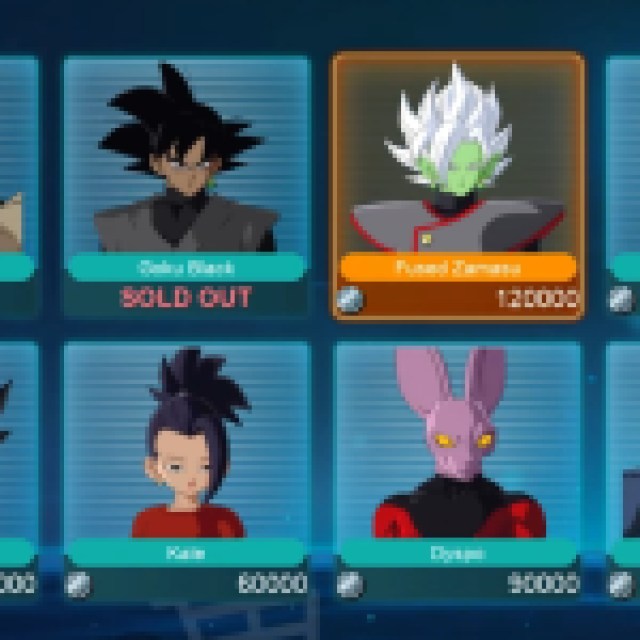Select the Goku Black character tile
Viewport: 640px width, 640px height.
click(186, 185)
